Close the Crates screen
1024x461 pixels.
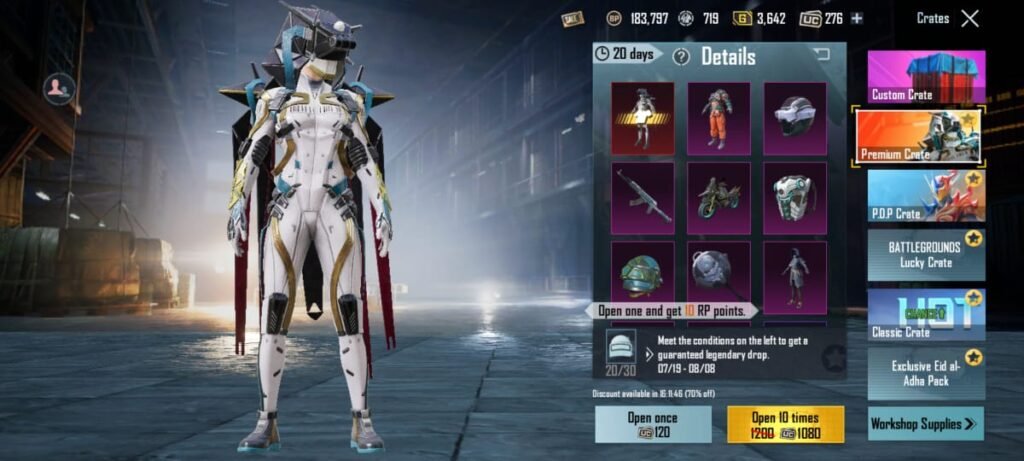coord(969,18)
